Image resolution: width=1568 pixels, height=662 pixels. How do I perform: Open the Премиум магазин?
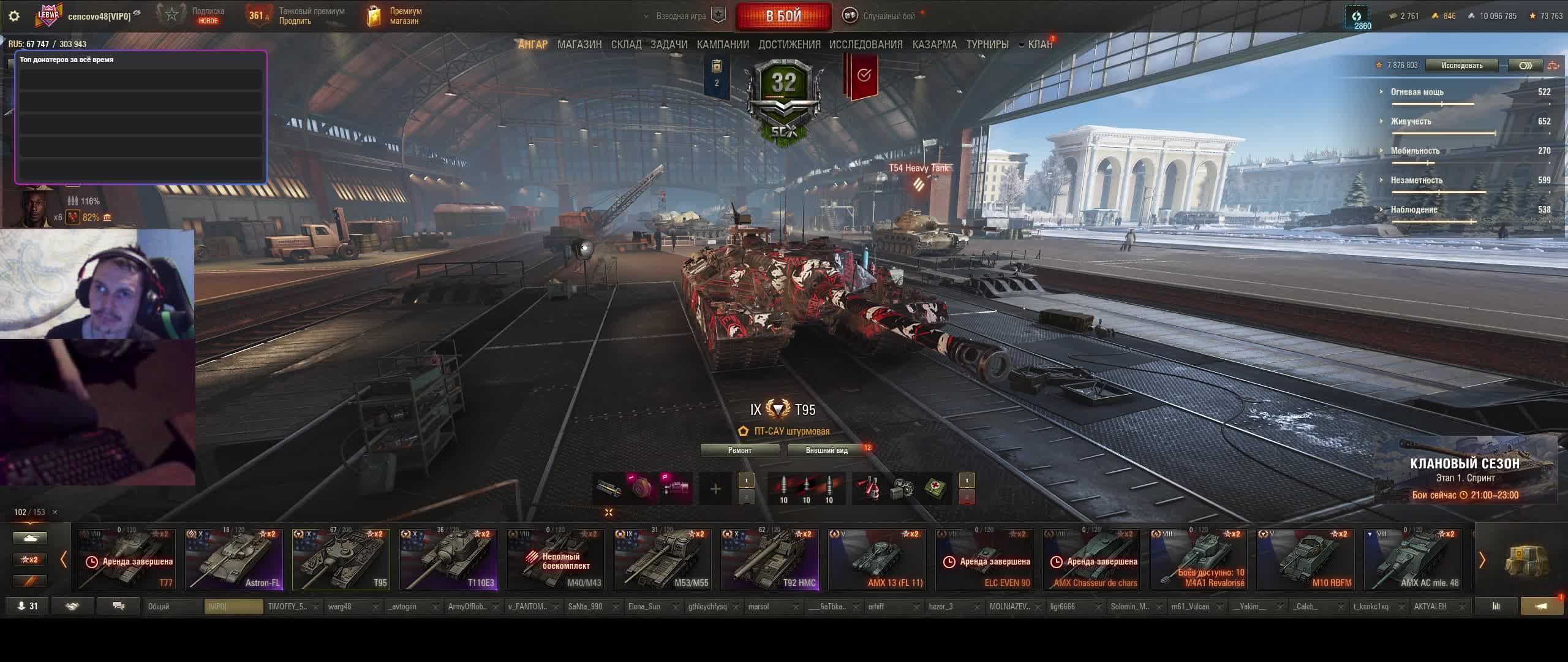395,16
